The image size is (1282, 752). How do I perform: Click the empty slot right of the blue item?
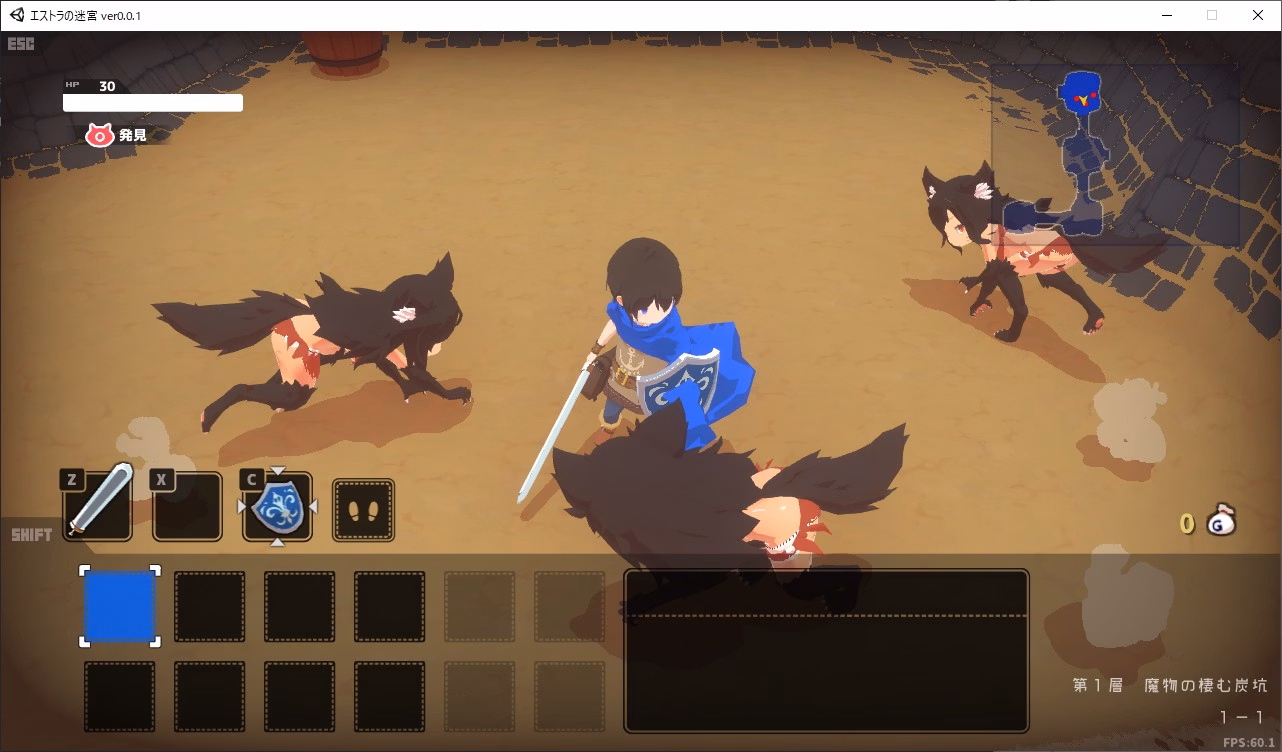[x=209, y=606]
